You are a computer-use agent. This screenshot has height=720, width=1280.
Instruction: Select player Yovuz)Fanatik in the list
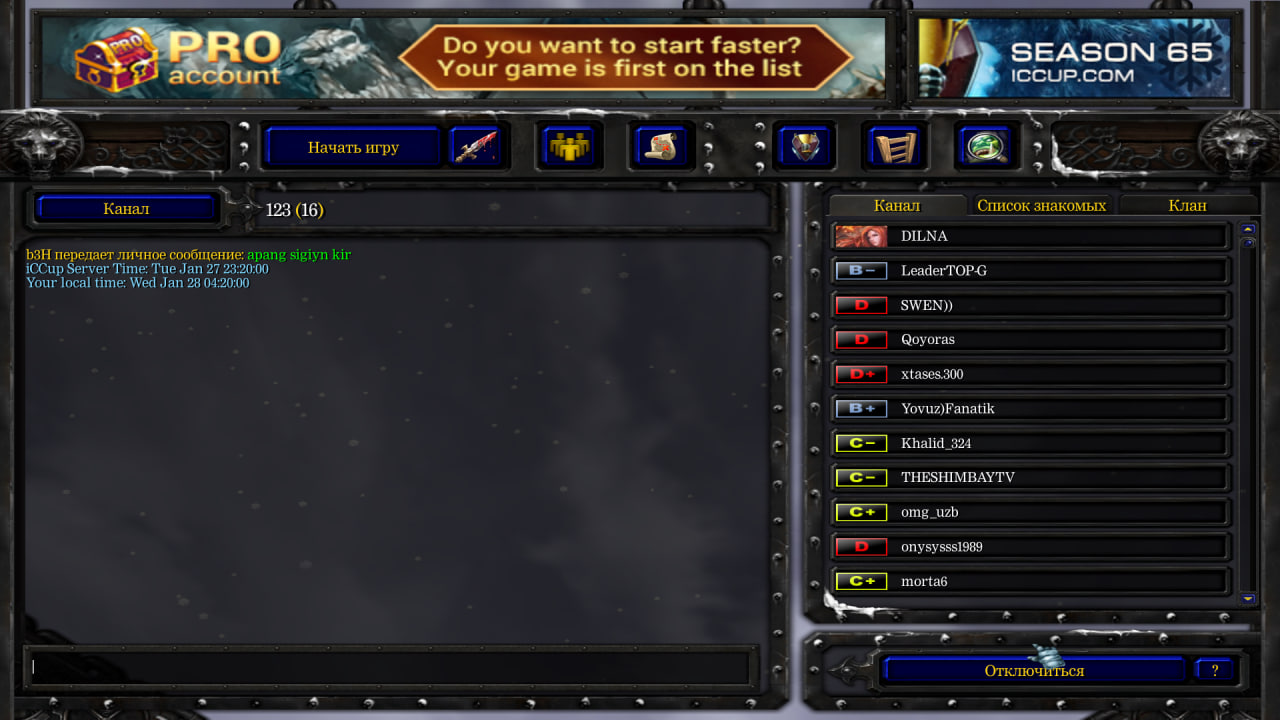coord(1030,409)
